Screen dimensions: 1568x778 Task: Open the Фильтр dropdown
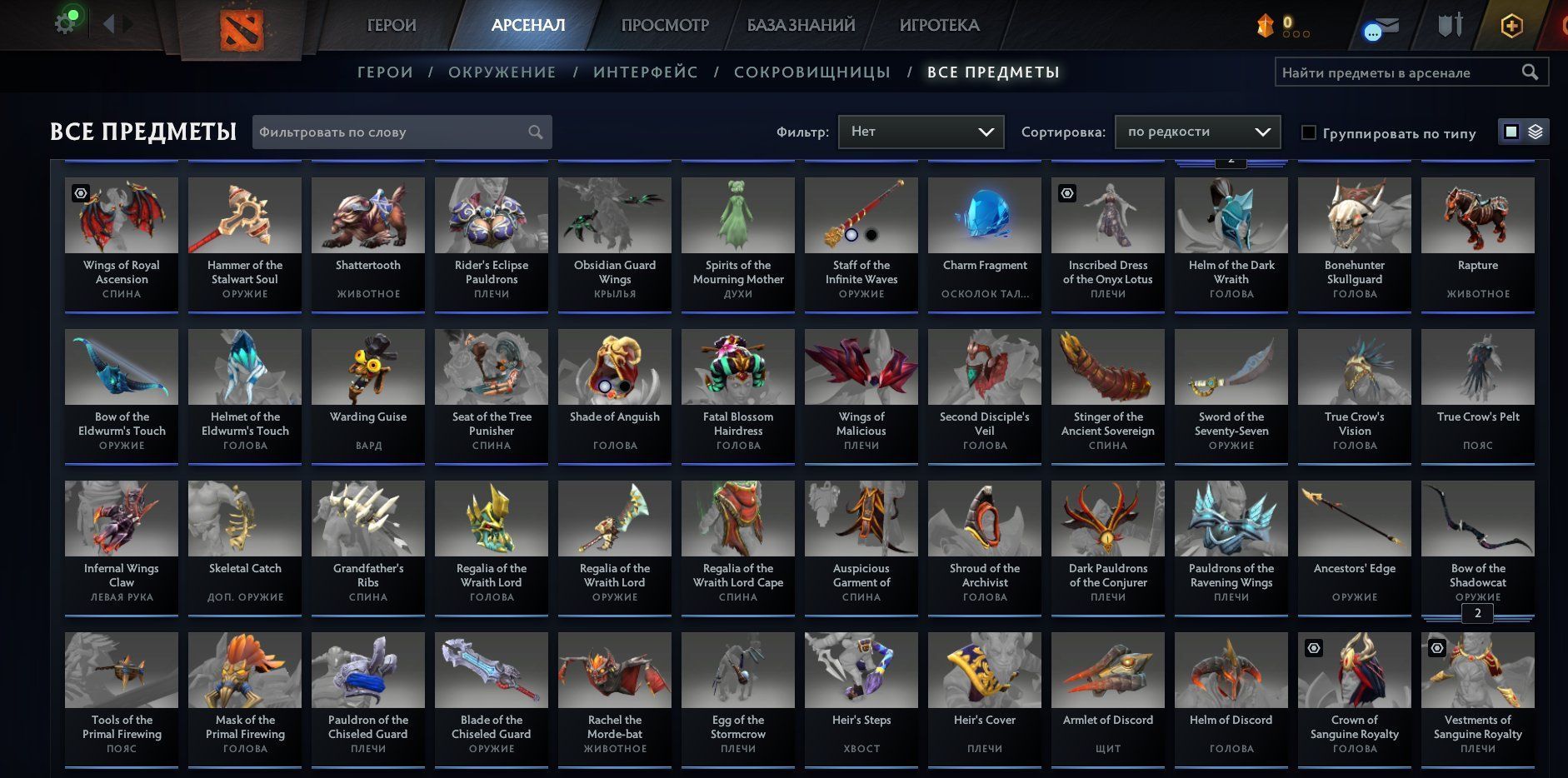(x=921, y=132)
